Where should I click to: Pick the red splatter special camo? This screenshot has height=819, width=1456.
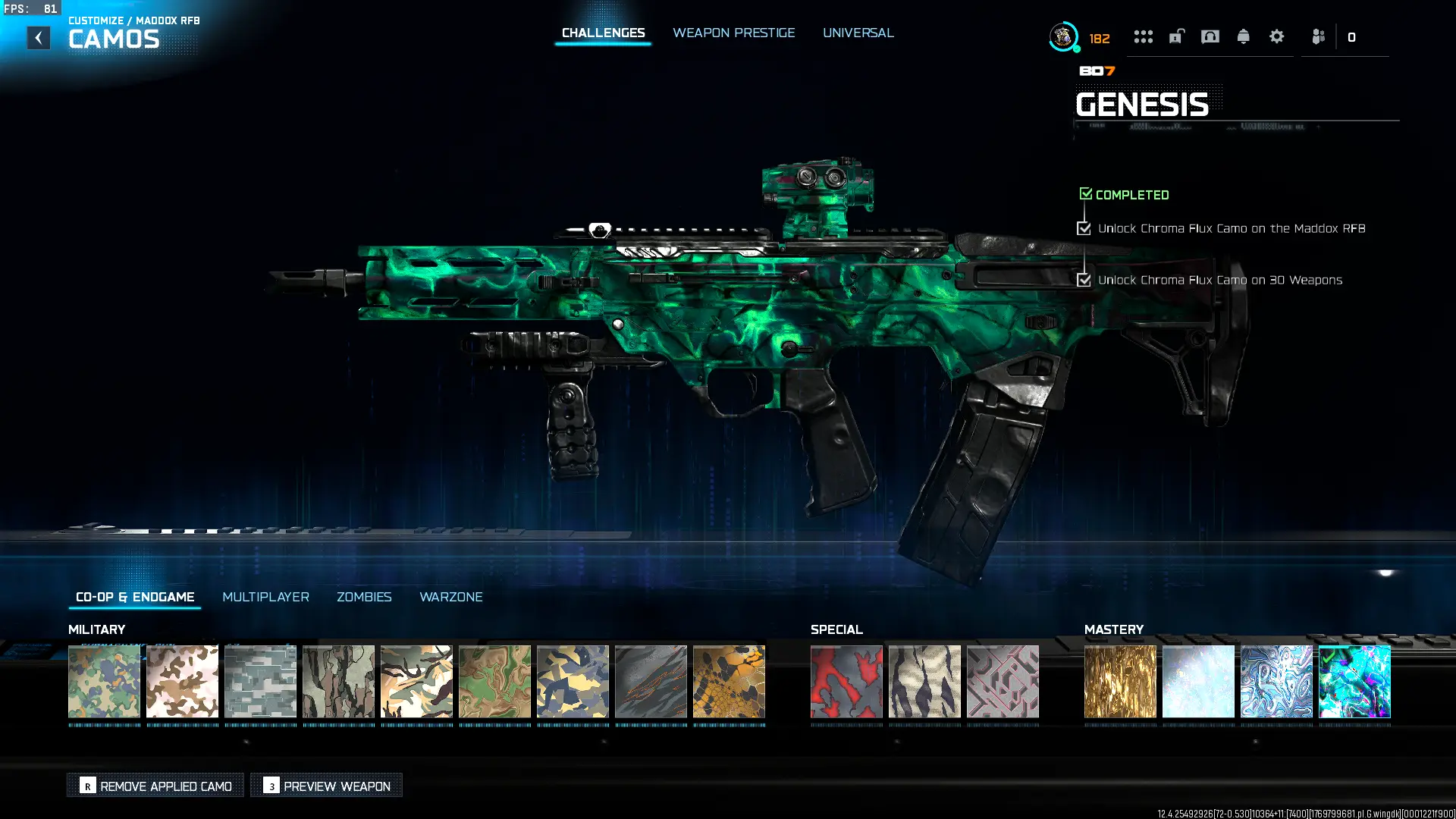[846, 681]
